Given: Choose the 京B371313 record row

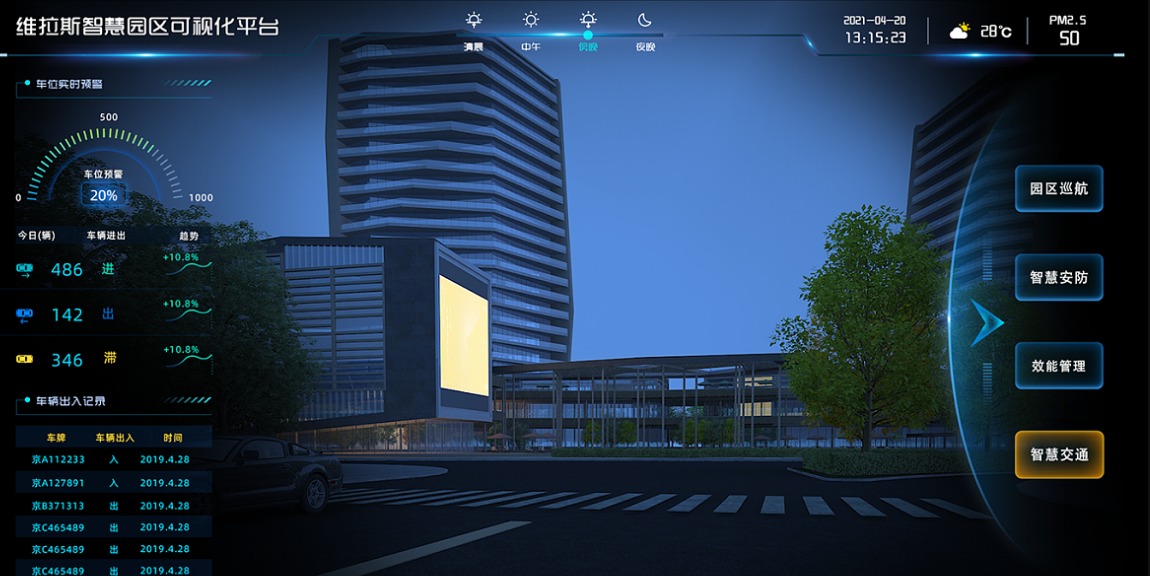Looking at the screenshot, I should point(113,506).
